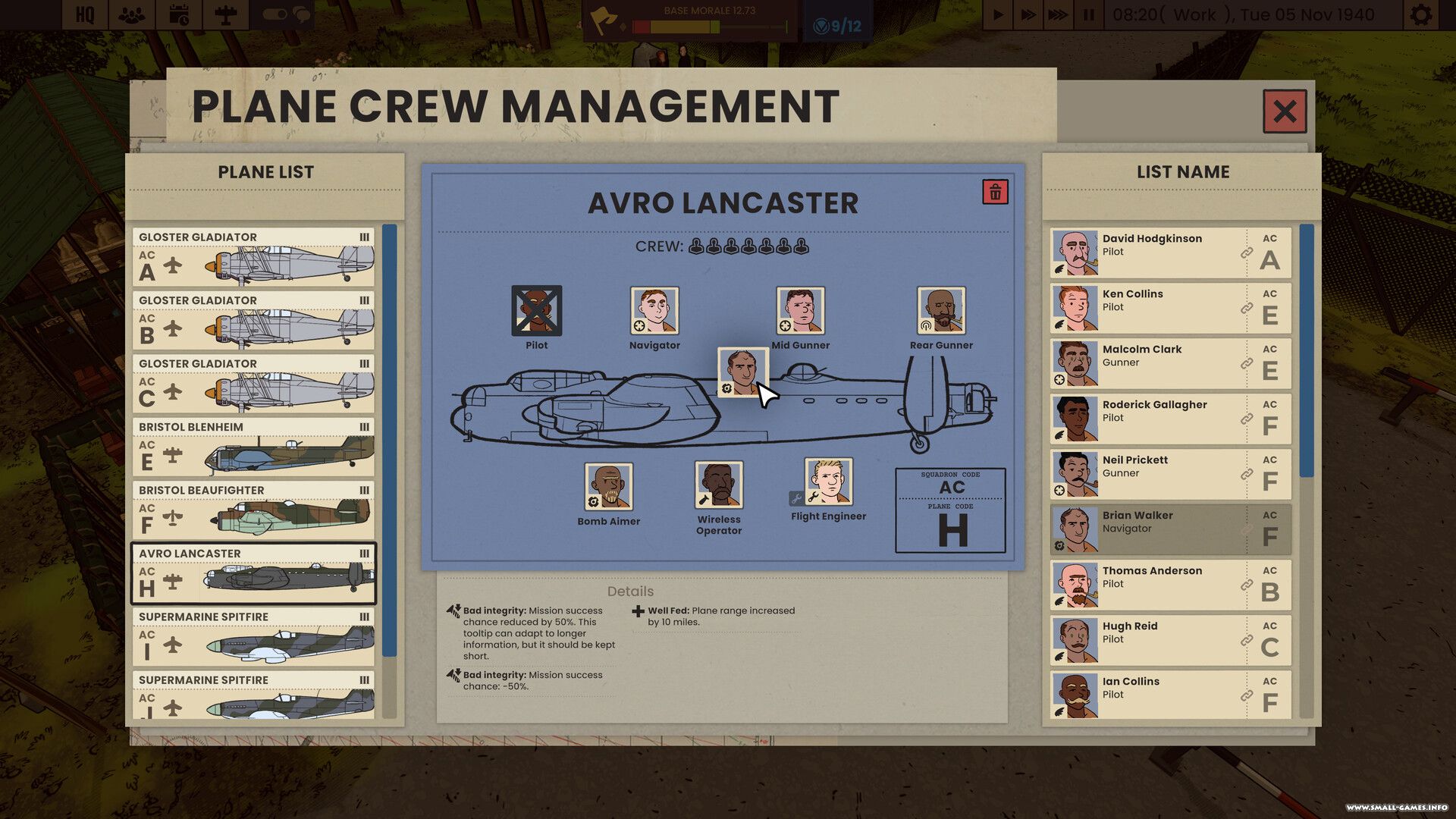Select Gloster Gladiator plane A

pyautogui.click(x=253, y=257)
